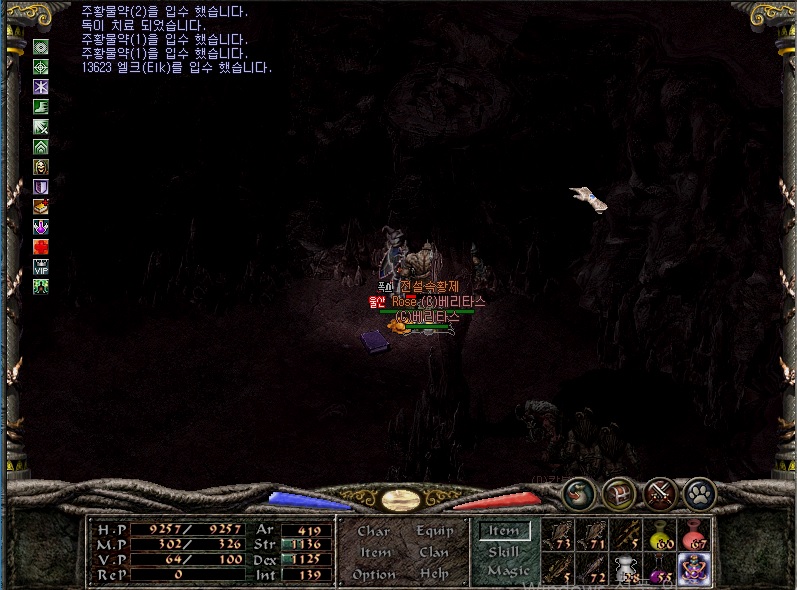This screenshot has width=797, height=590.
Task: Open the Char menu
Action: click(x=373, y=531)
